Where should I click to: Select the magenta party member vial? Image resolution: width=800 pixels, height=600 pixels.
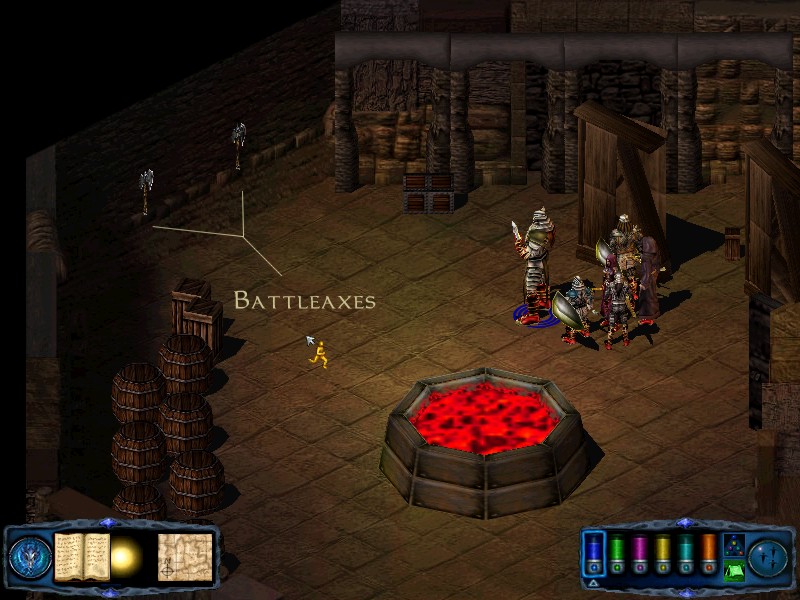point(640,553)
